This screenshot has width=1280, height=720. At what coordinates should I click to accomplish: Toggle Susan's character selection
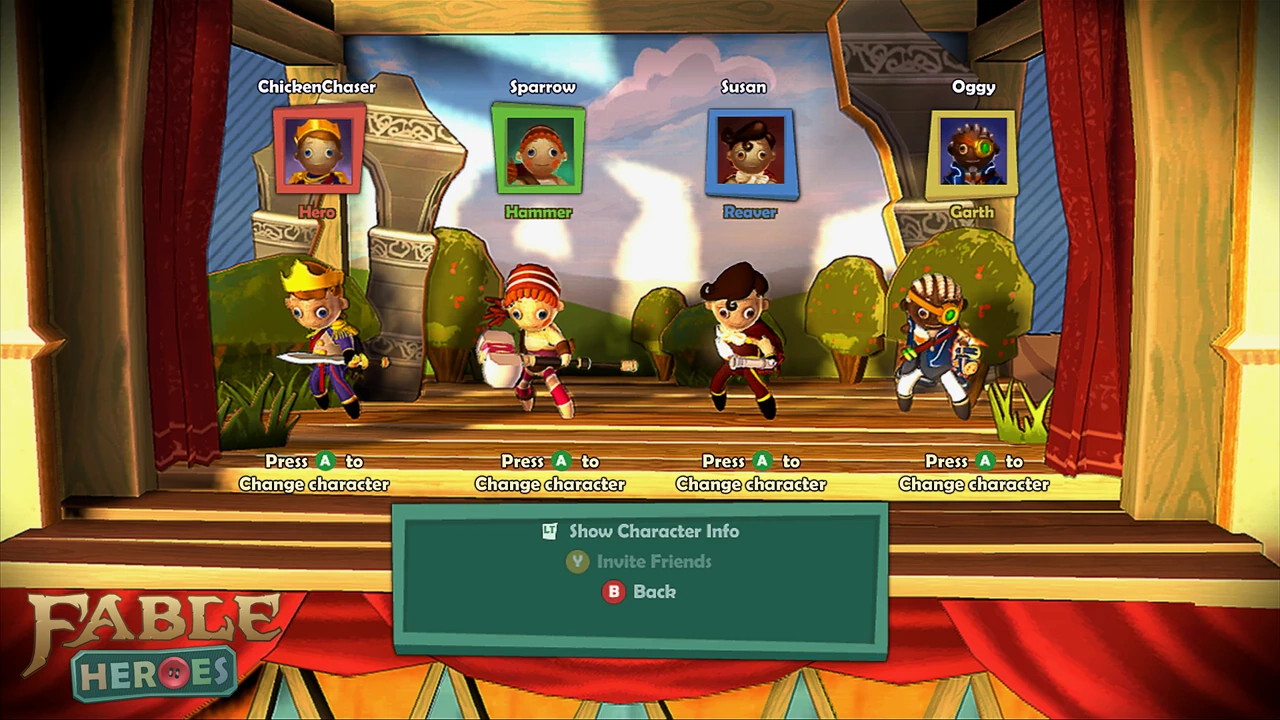[751, 472]
